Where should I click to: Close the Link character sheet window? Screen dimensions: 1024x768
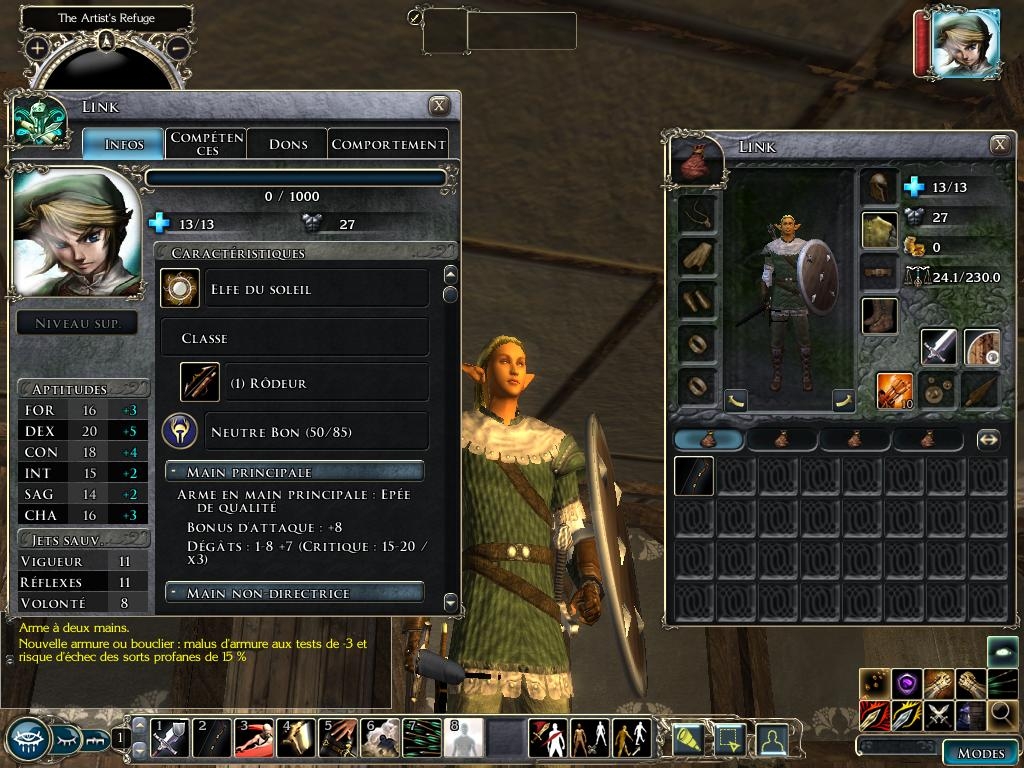coord(438,106)
